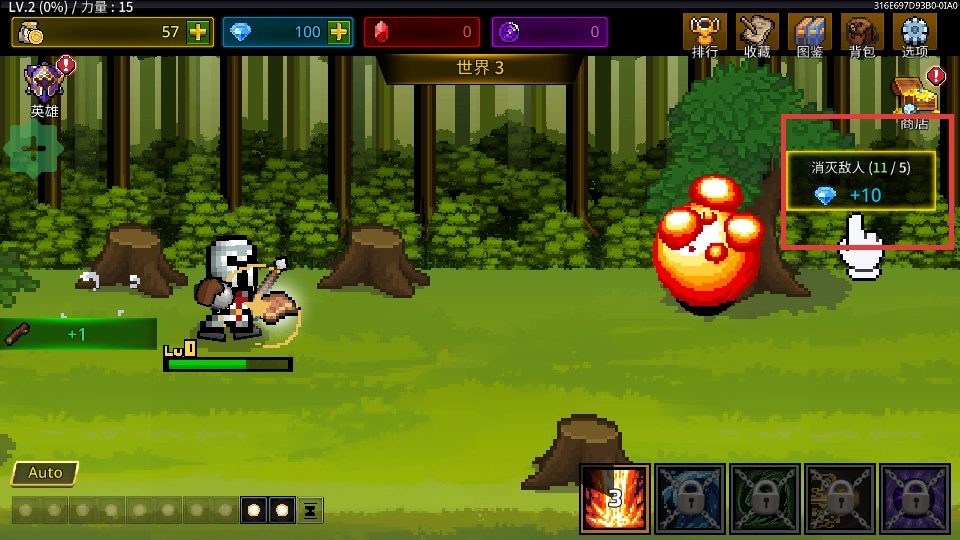Viewport: 960px width, 540px height.
Task: Select the locked purple skill slot
Action: click(x=914, y=498)
